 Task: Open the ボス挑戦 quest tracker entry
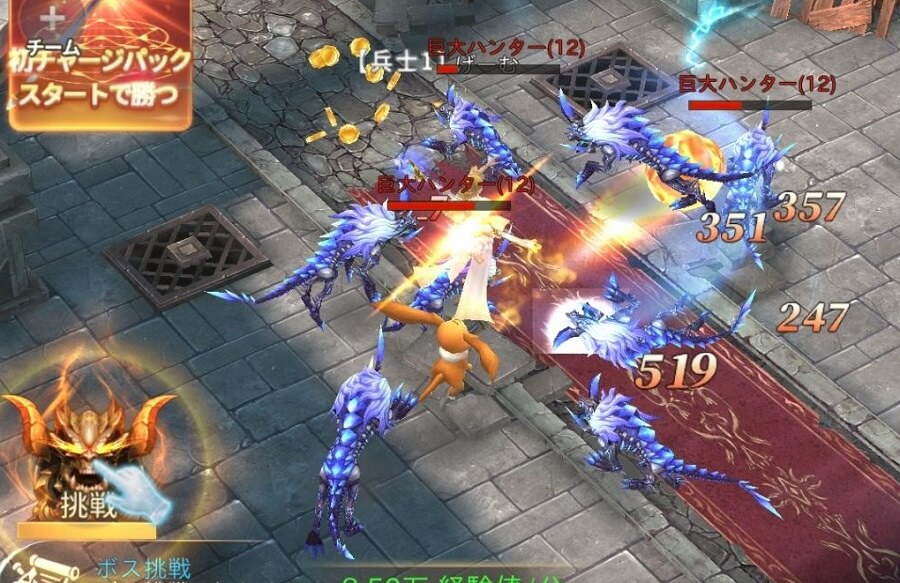click(x=140, y=567)
